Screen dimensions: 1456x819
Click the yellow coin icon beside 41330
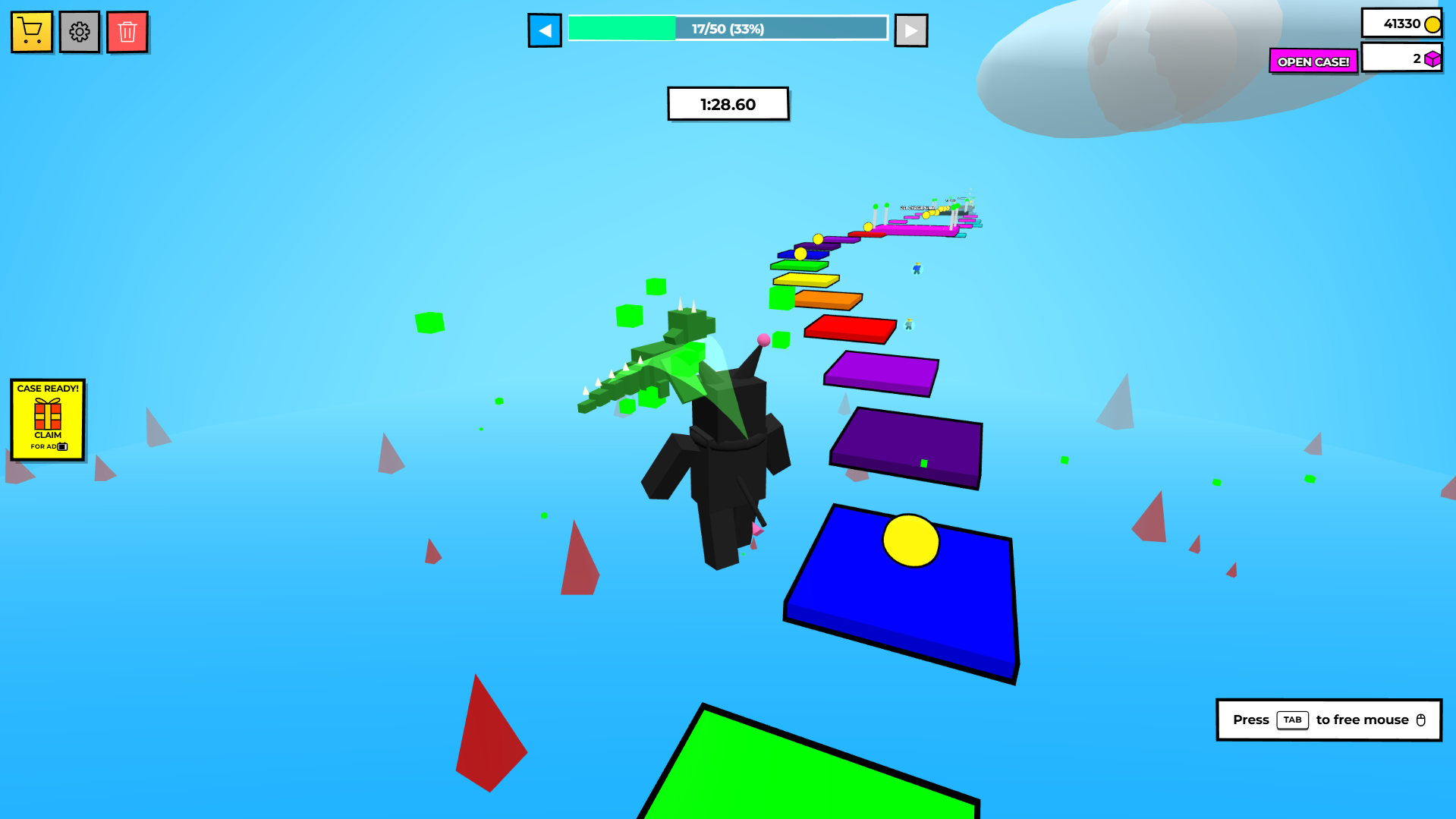pyautogui.click(x=1432, y=24)
